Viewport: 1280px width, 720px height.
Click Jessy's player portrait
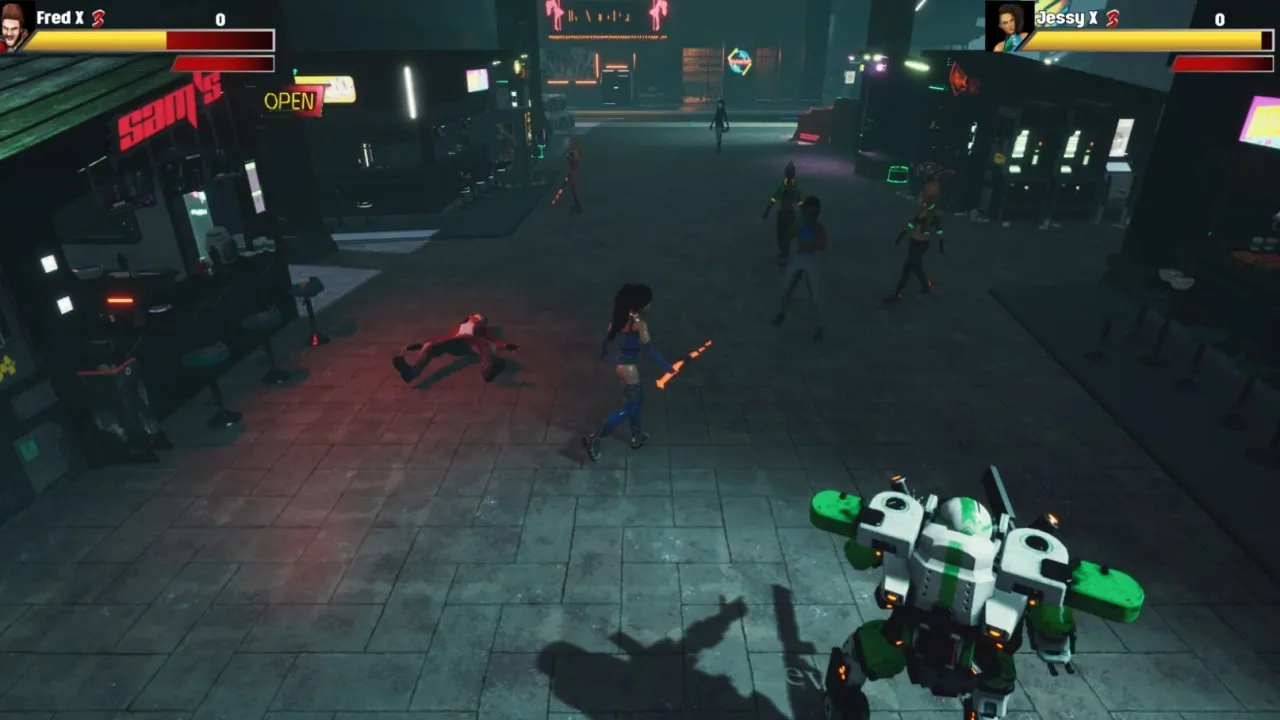pyautogui.click(x=1007, y=27)
